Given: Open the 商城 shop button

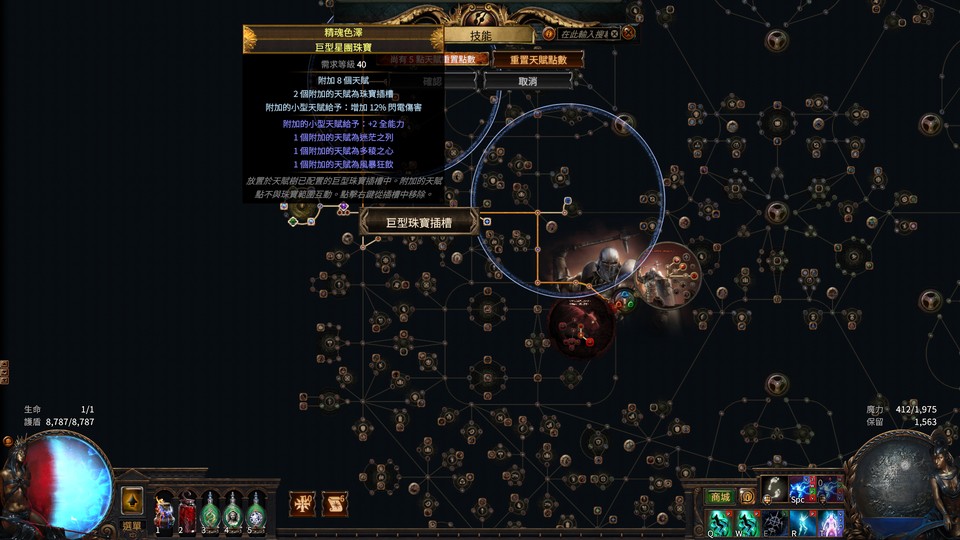Looking at the screenshot, I should click(x=719, y=497).
